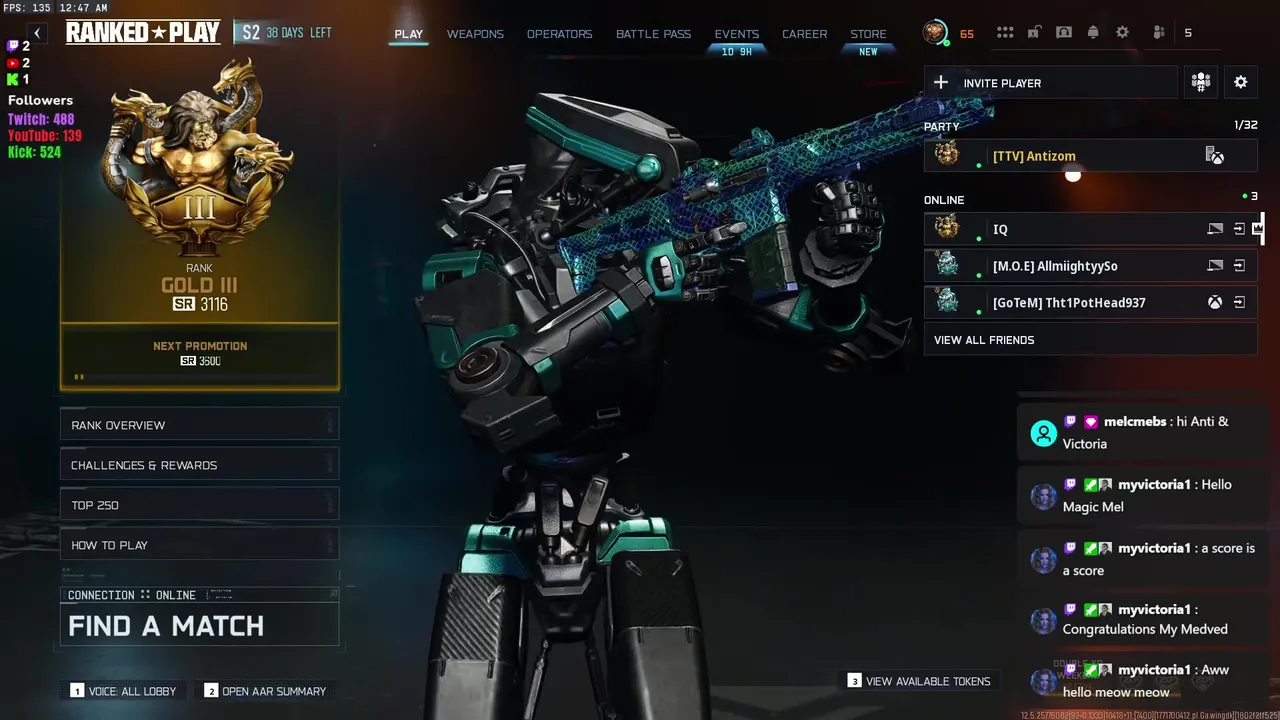The height and width of the screenshot is (720, 1280).
Task: Select the Events tab
Action: [x=736, y=34]
